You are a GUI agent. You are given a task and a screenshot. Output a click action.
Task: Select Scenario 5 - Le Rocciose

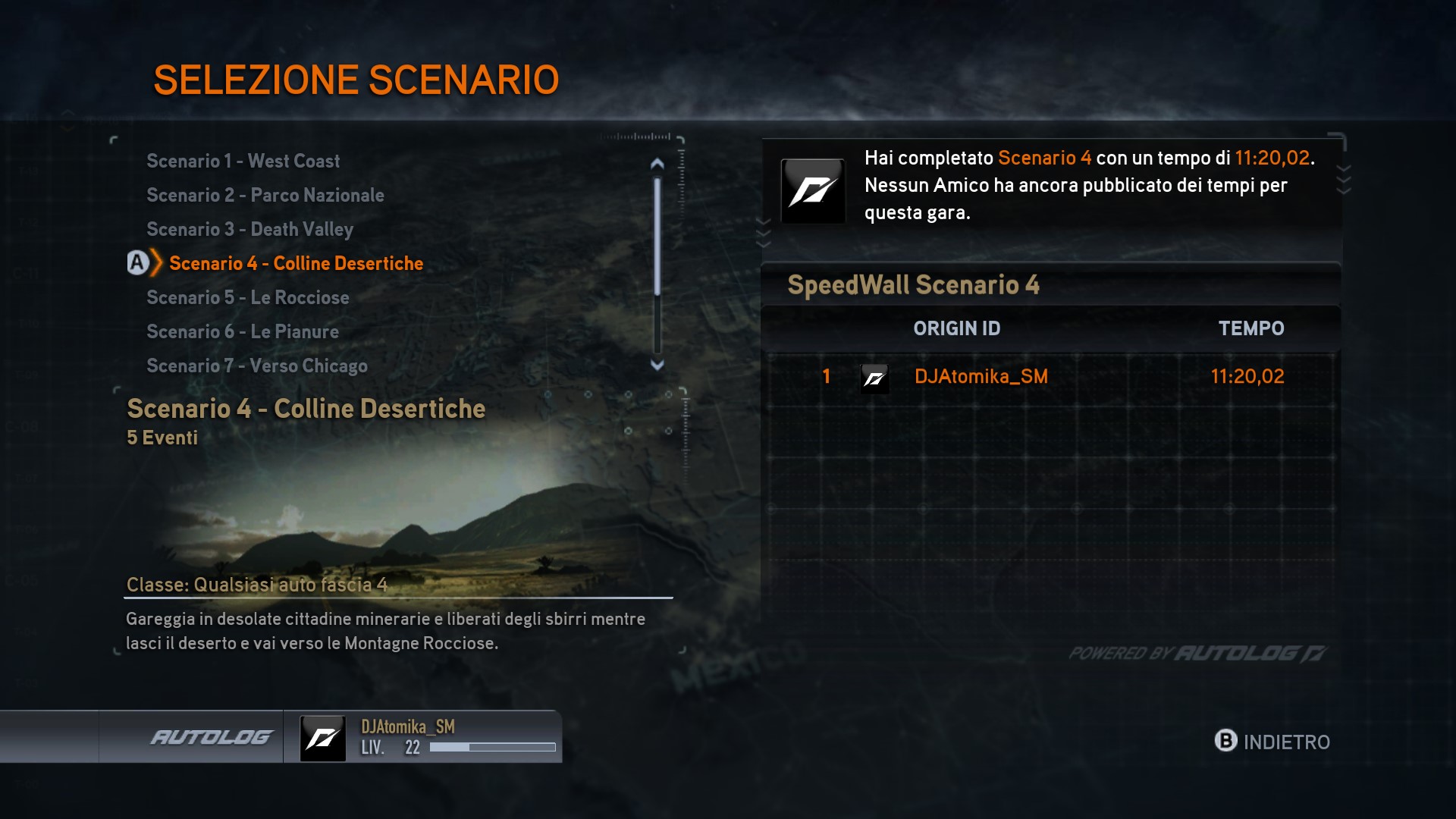click(x=247, y=297)
